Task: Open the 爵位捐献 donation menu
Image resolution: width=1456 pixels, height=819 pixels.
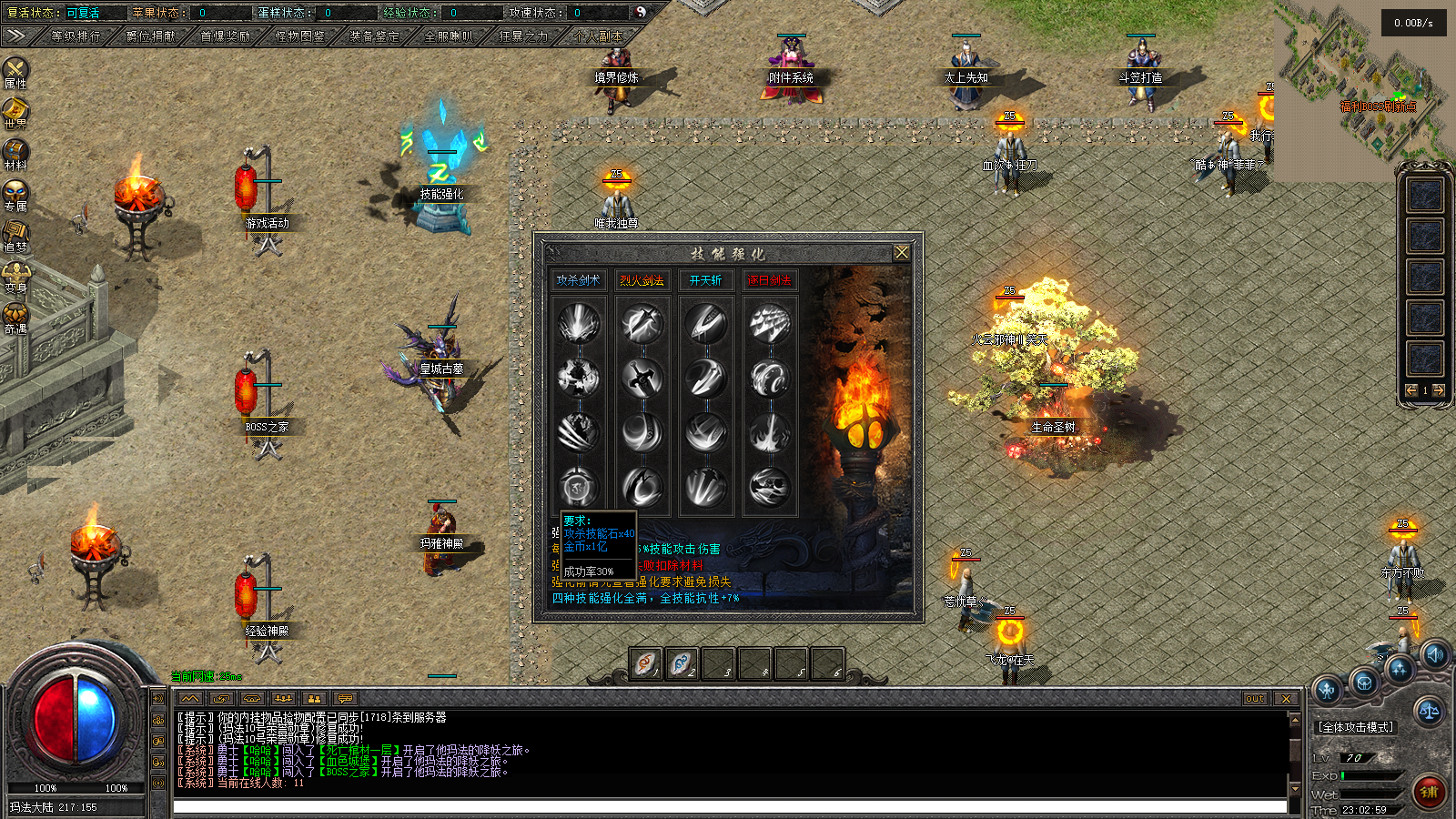Action: (x=151, y=36)
